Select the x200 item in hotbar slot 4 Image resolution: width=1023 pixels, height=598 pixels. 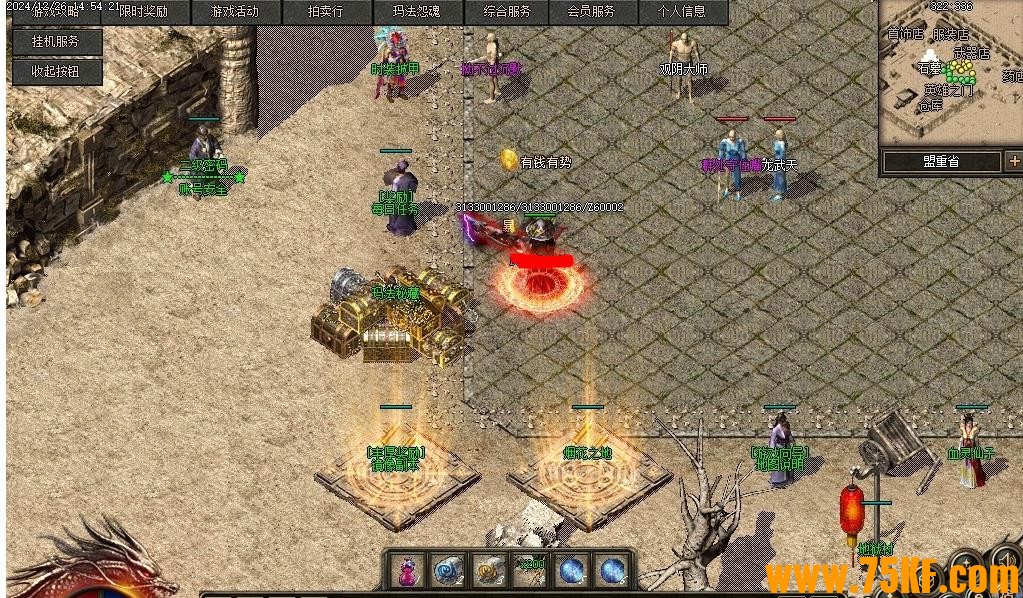[530, 571]
